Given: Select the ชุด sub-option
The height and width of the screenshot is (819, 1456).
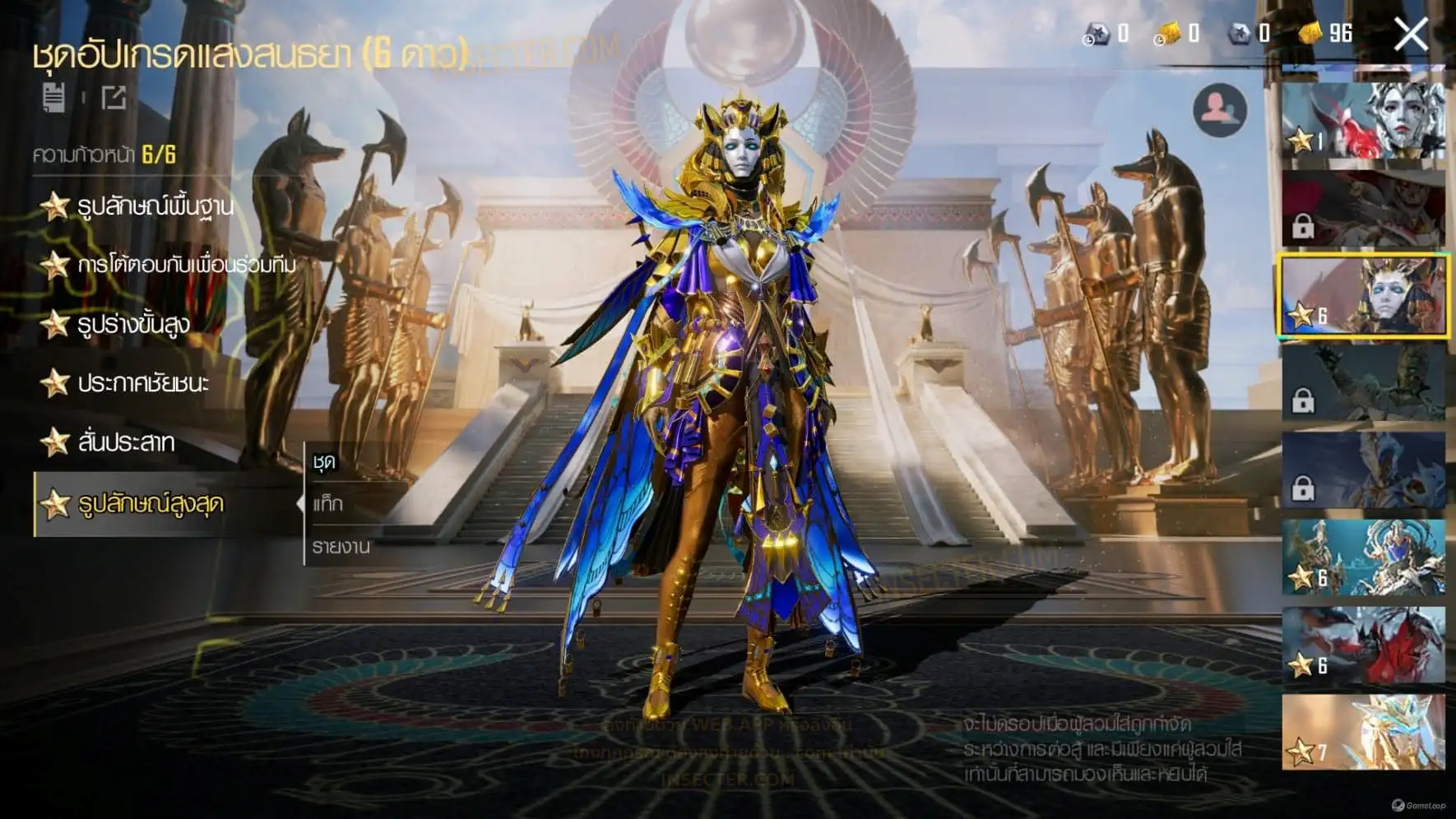Looking at the screenshot, I should click(325, 462).
